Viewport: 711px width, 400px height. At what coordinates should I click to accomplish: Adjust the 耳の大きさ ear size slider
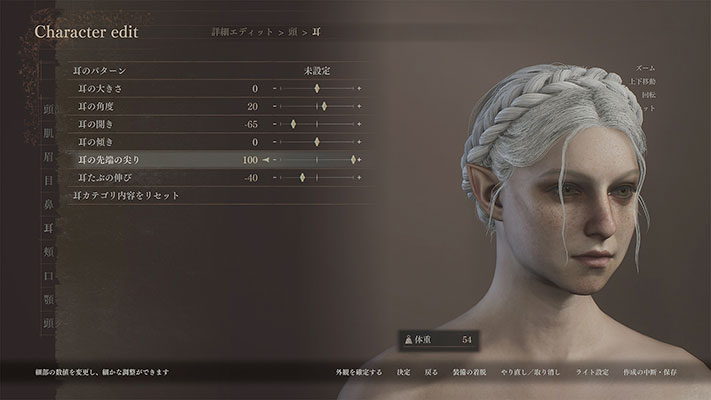pos(317,90)
